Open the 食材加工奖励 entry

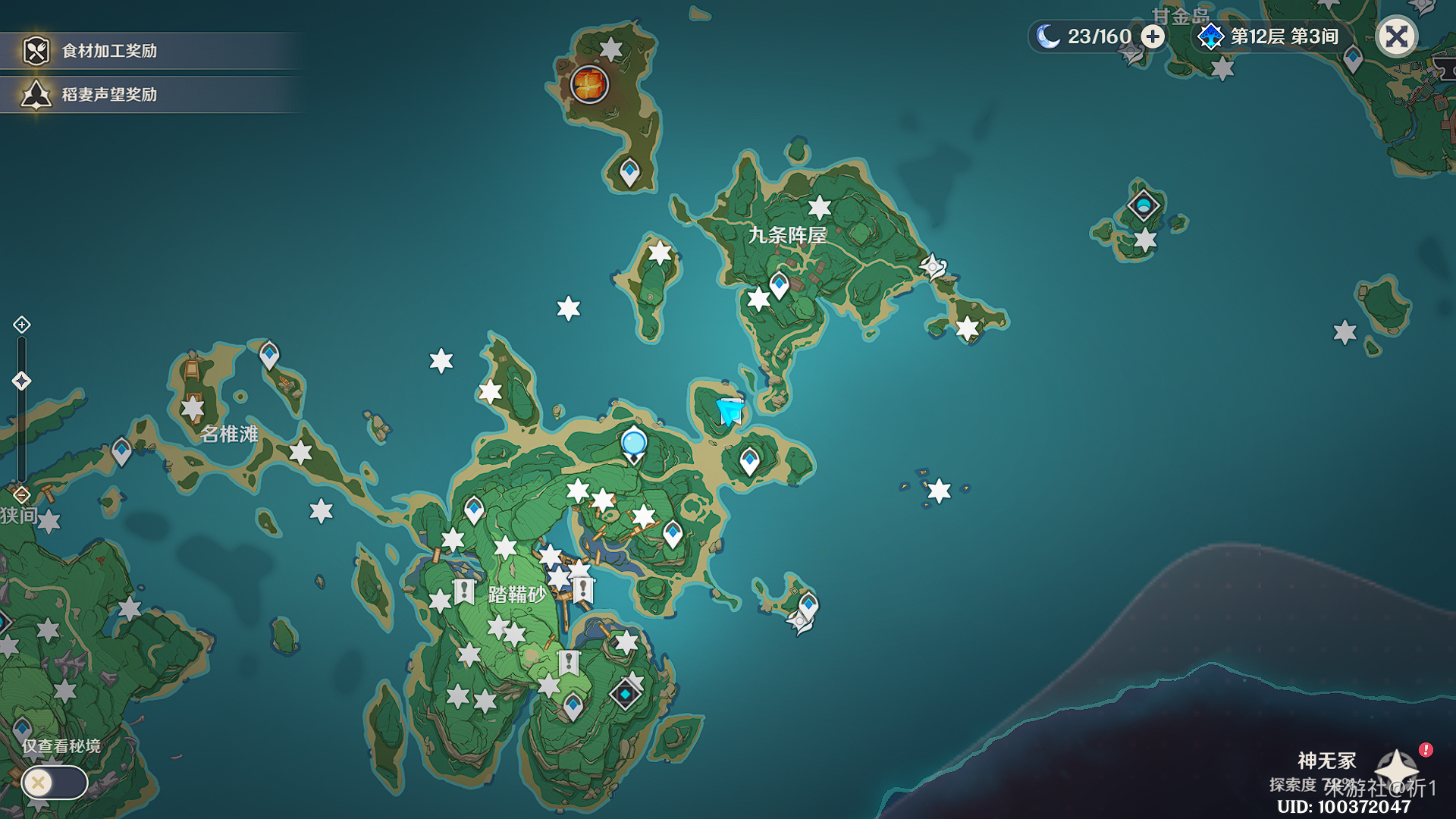(x=109, y=51)
